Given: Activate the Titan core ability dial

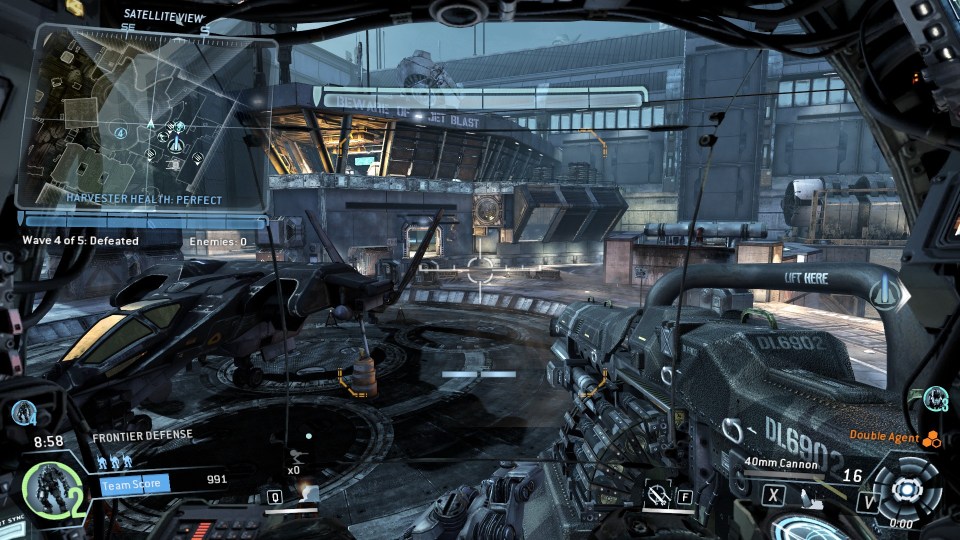Looking at the screenshot, I should (907, 489).
